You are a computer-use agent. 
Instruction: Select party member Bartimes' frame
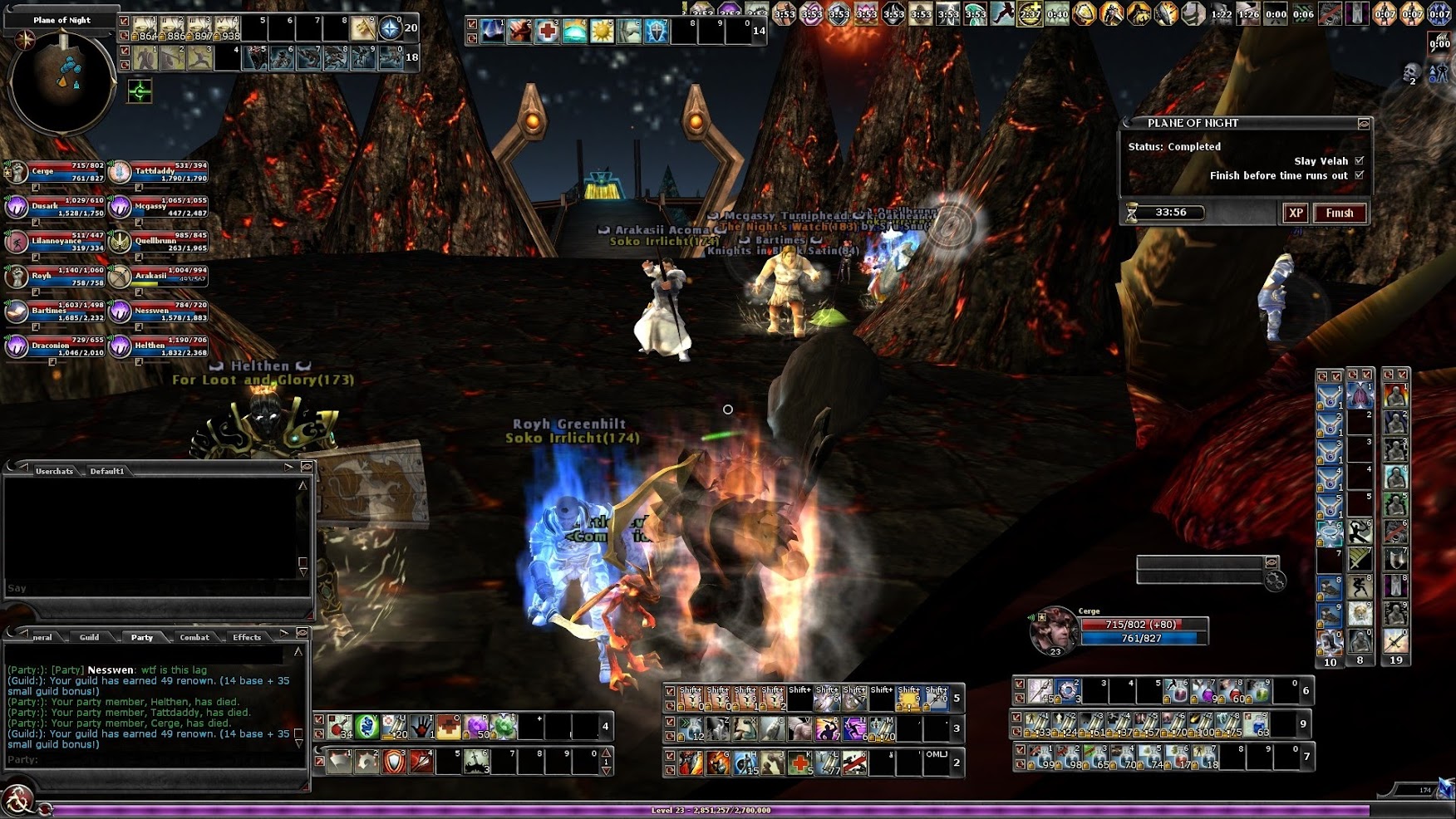pos(55,311)
